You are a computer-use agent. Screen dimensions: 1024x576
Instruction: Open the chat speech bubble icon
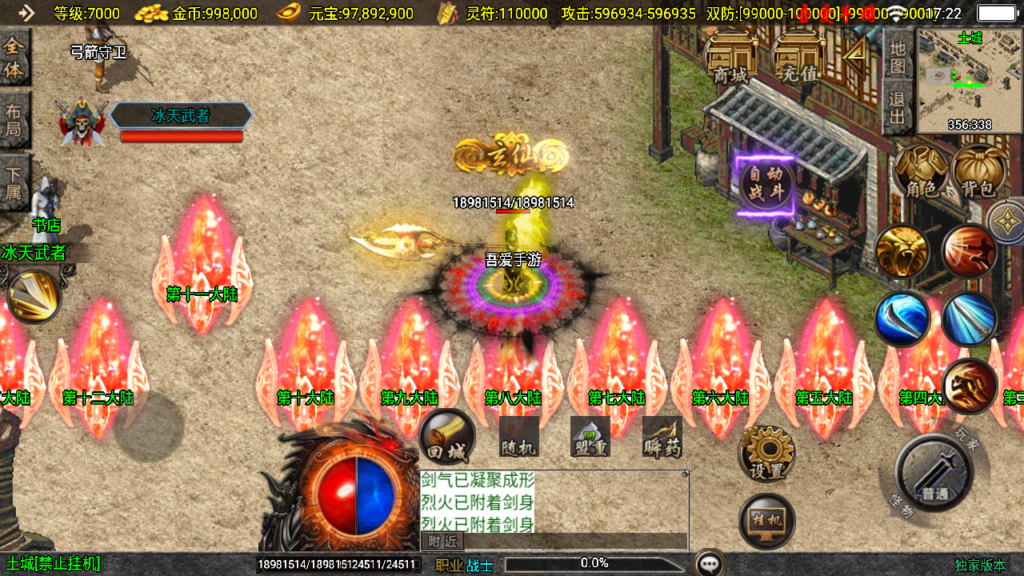pyautogui.click(x=711, y=564)
